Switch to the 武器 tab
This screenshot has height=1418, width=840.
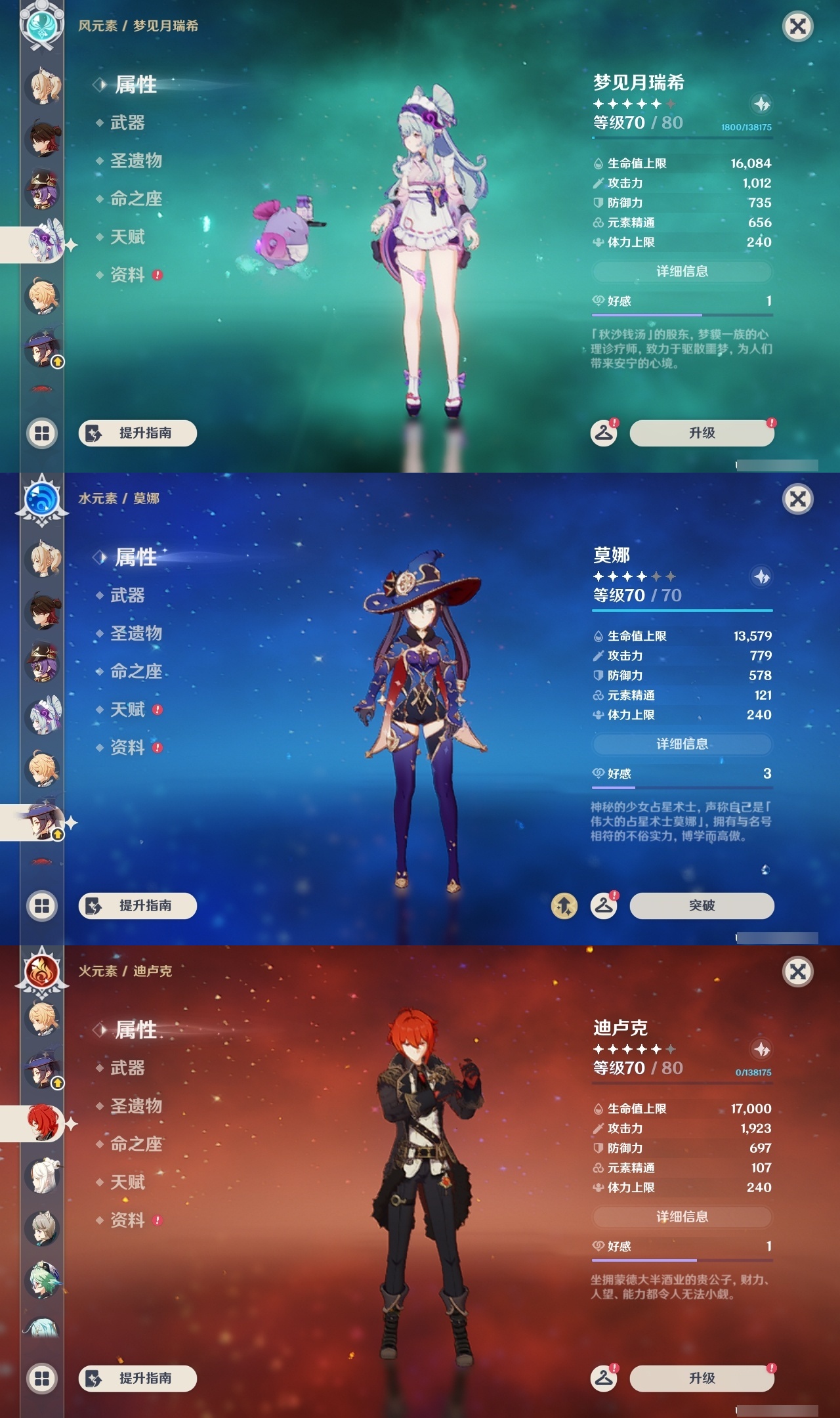tap(129, 123)
